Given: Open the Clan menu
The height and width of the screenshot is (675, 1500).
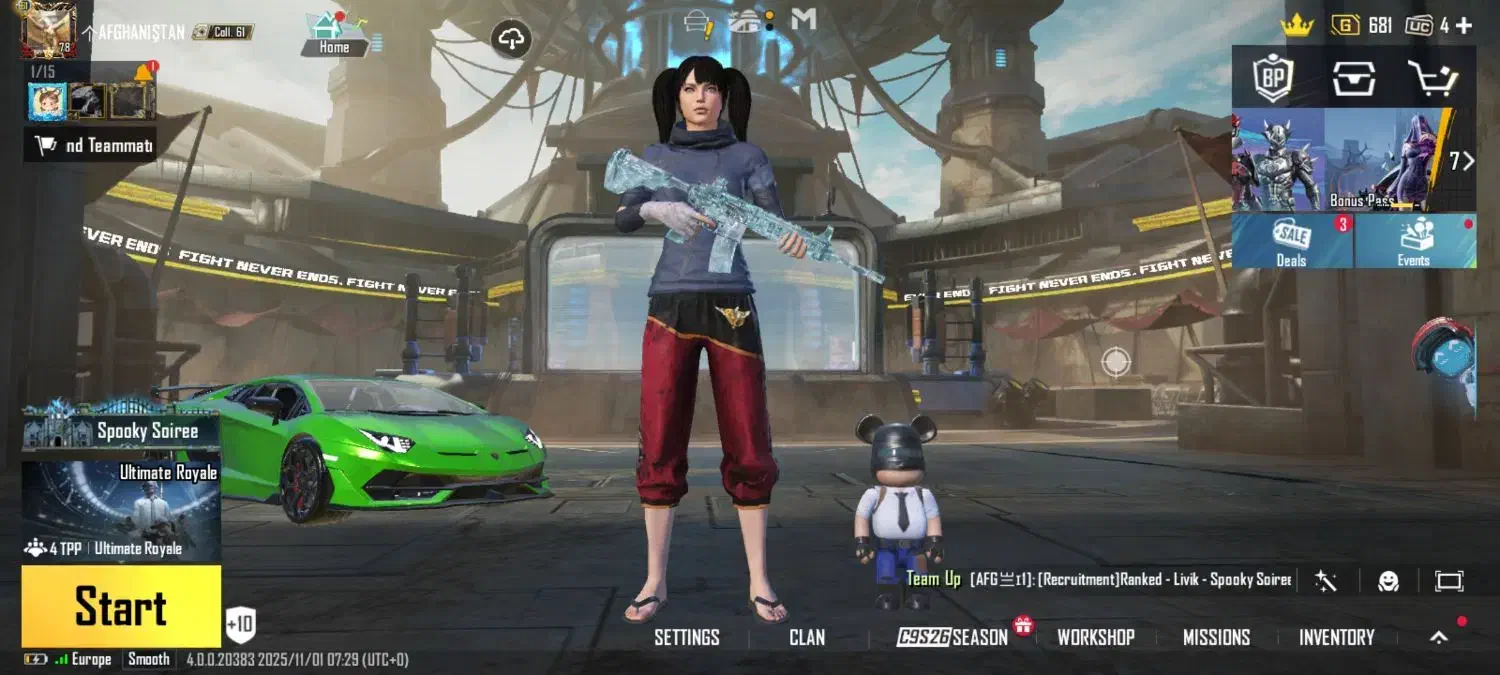Looking at the screenshot, I should [x=807, y=637].
